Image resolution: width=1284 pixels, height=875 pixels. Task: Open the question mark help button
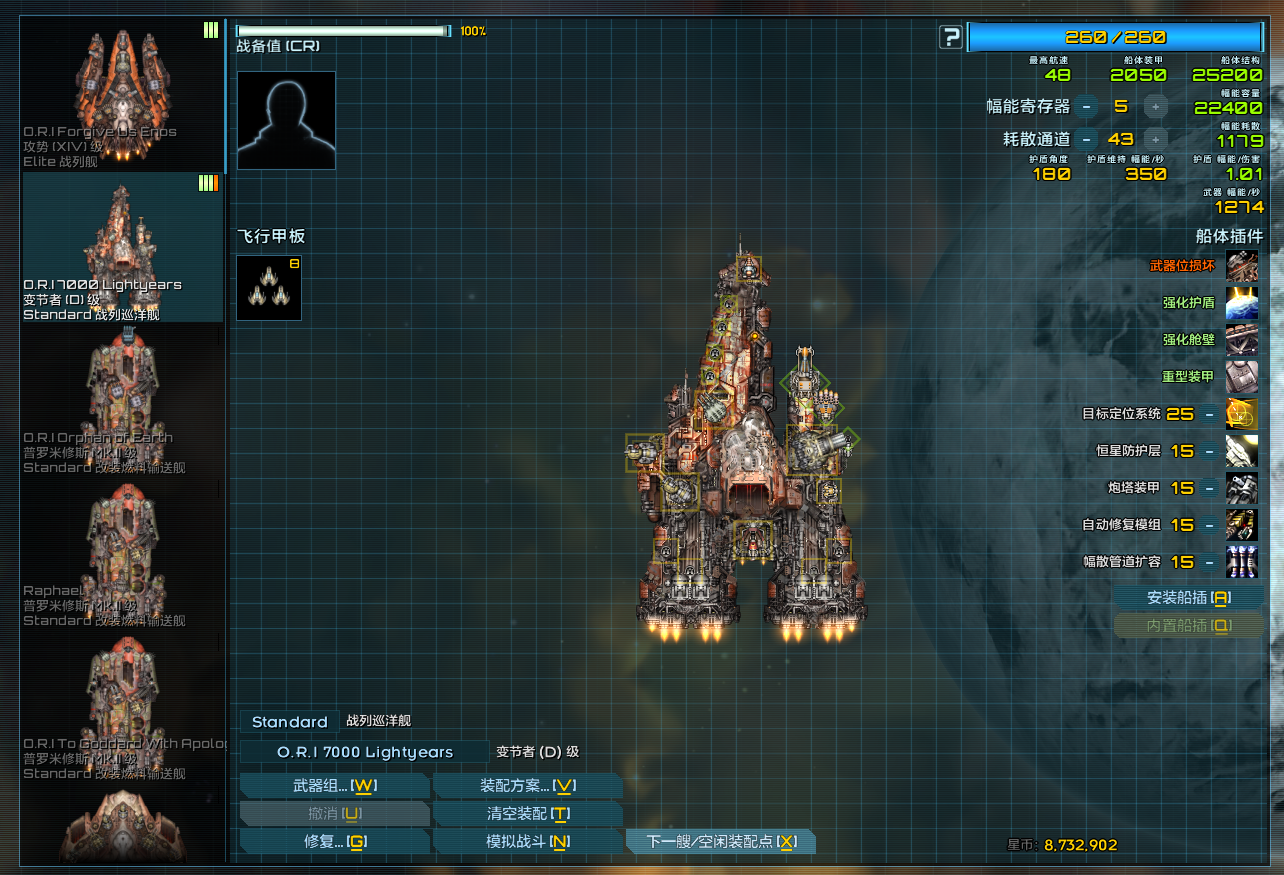coord(951,38)
